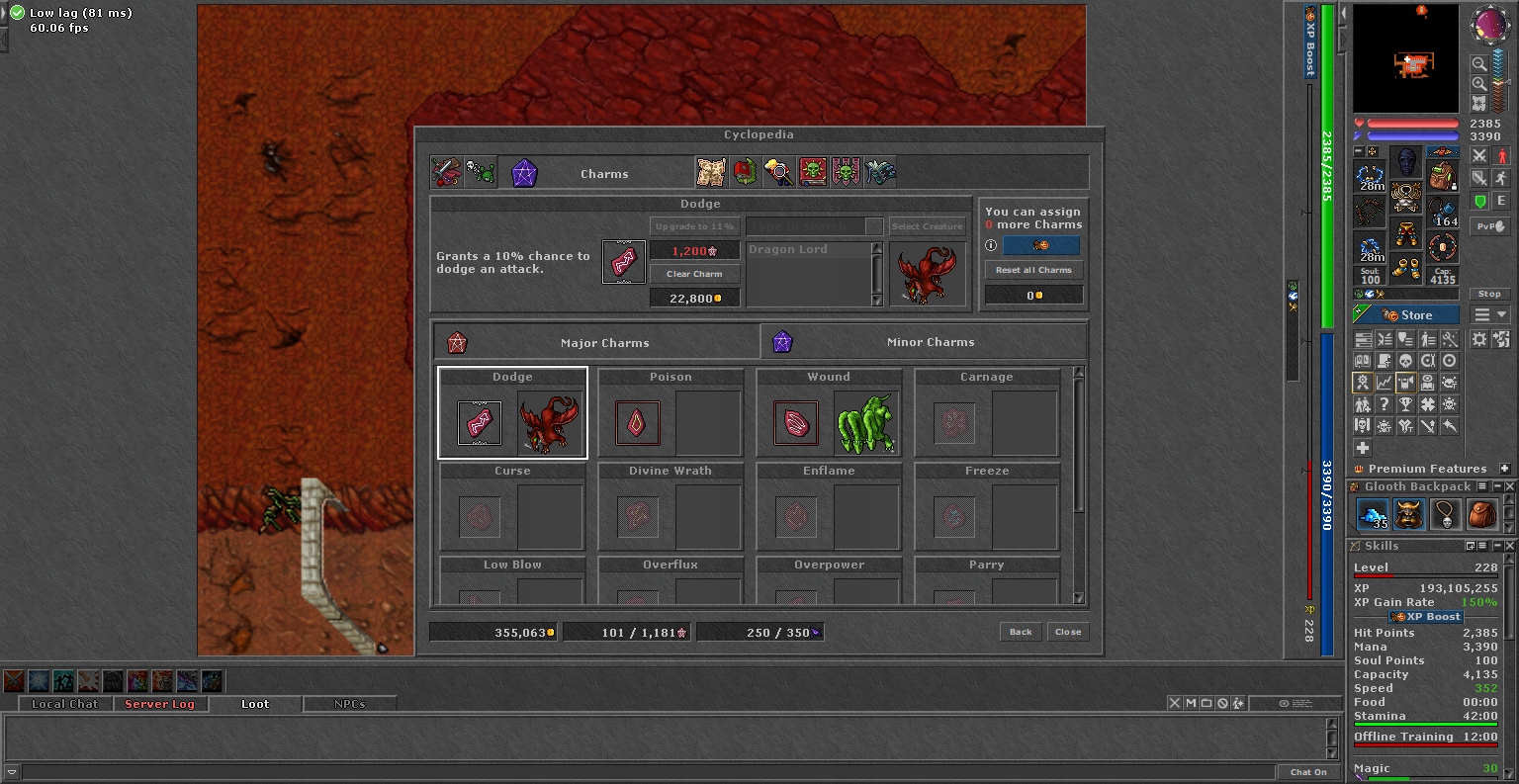Click the Stop button
Screen dimensions: 1519x784
1489,294
